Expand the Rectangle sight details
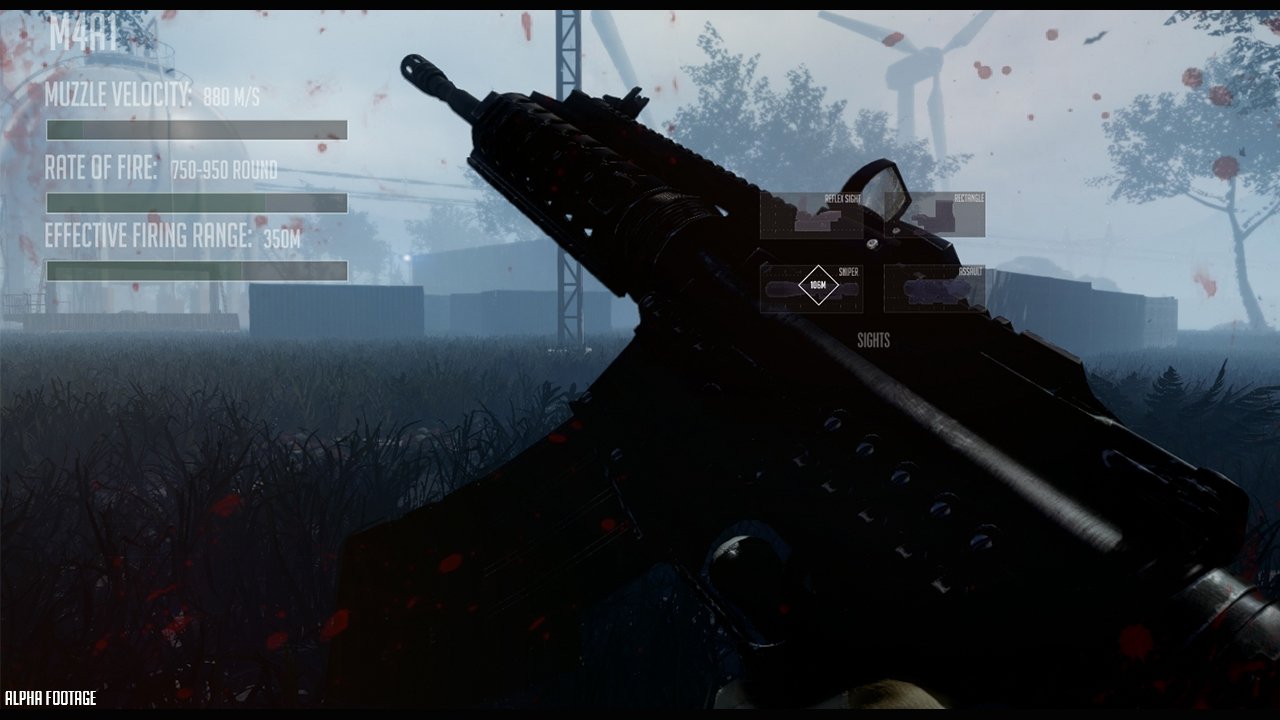The height and width of the screenshot is (720, 1280). (x=972, y=198)
